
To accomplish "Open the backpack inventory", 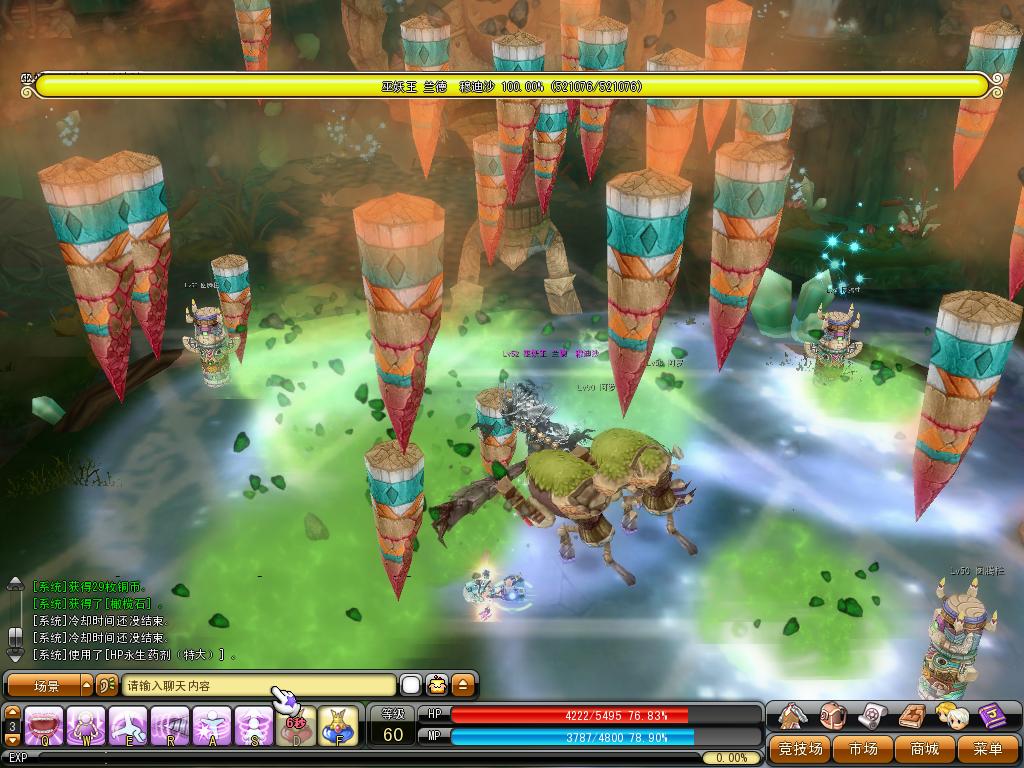I will tap(833, 716).
